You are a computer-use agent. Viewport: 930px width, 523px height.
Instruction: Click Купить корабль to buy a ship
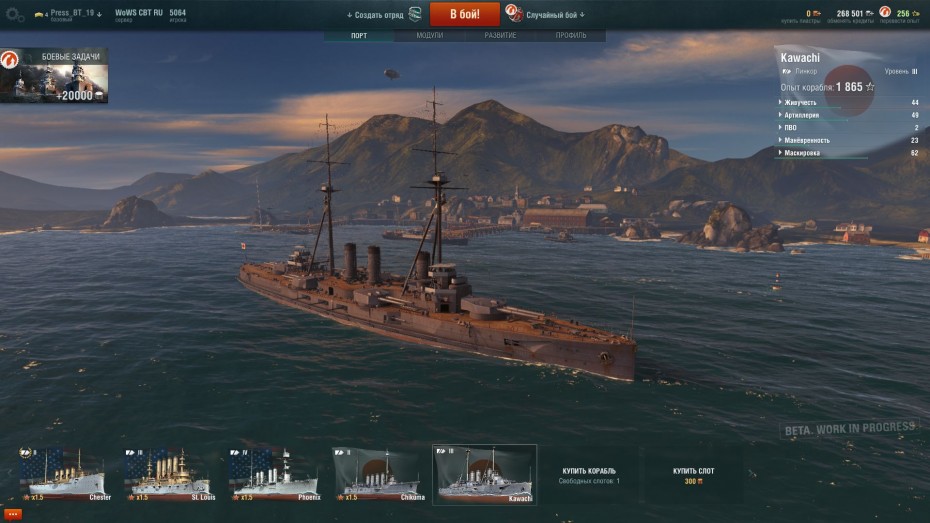pos(589,475)
